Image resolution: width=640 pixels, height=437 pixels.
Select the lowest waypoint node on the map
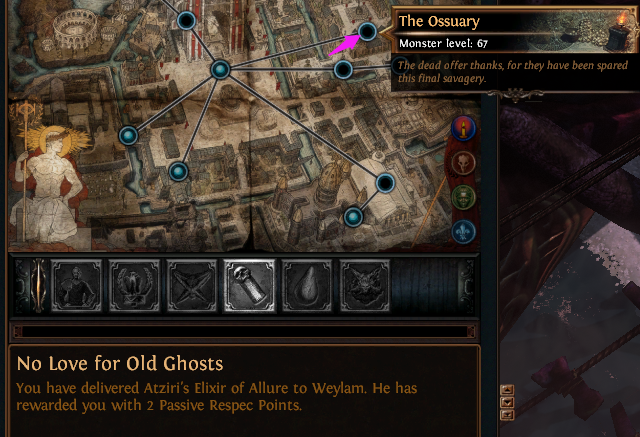352,216
